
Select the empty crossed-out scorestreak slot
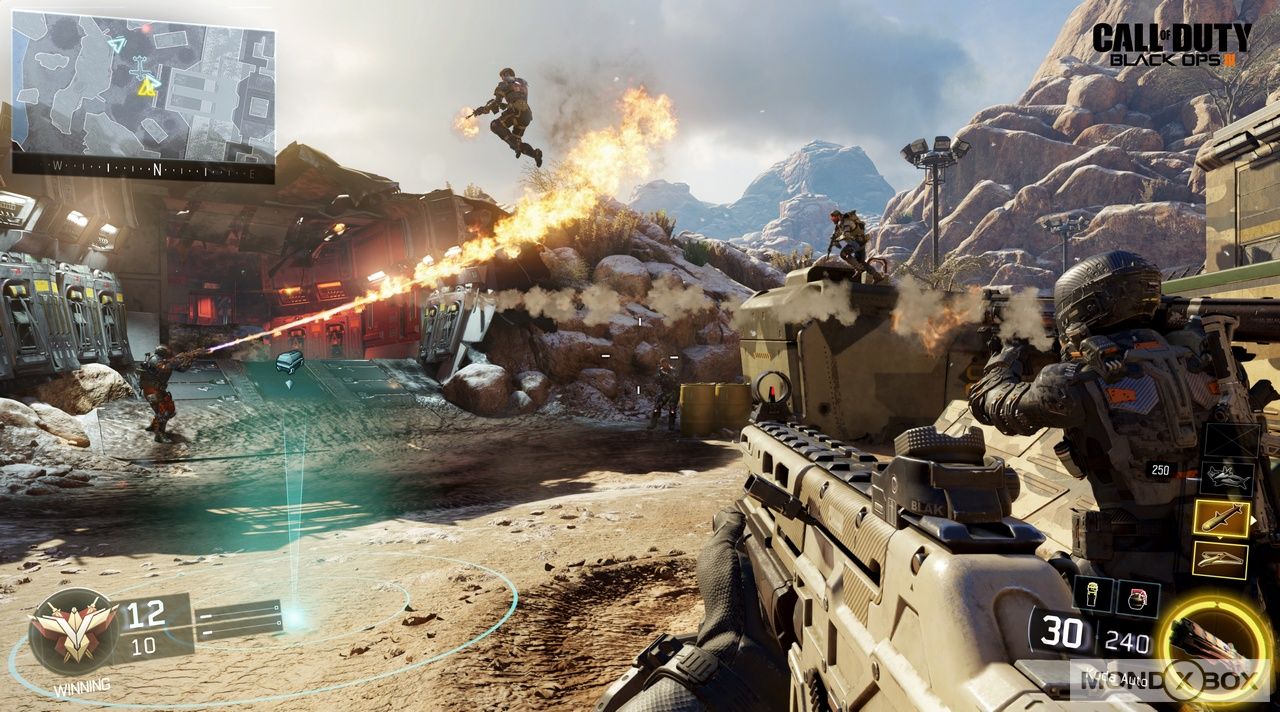[x=1230, y=440]
